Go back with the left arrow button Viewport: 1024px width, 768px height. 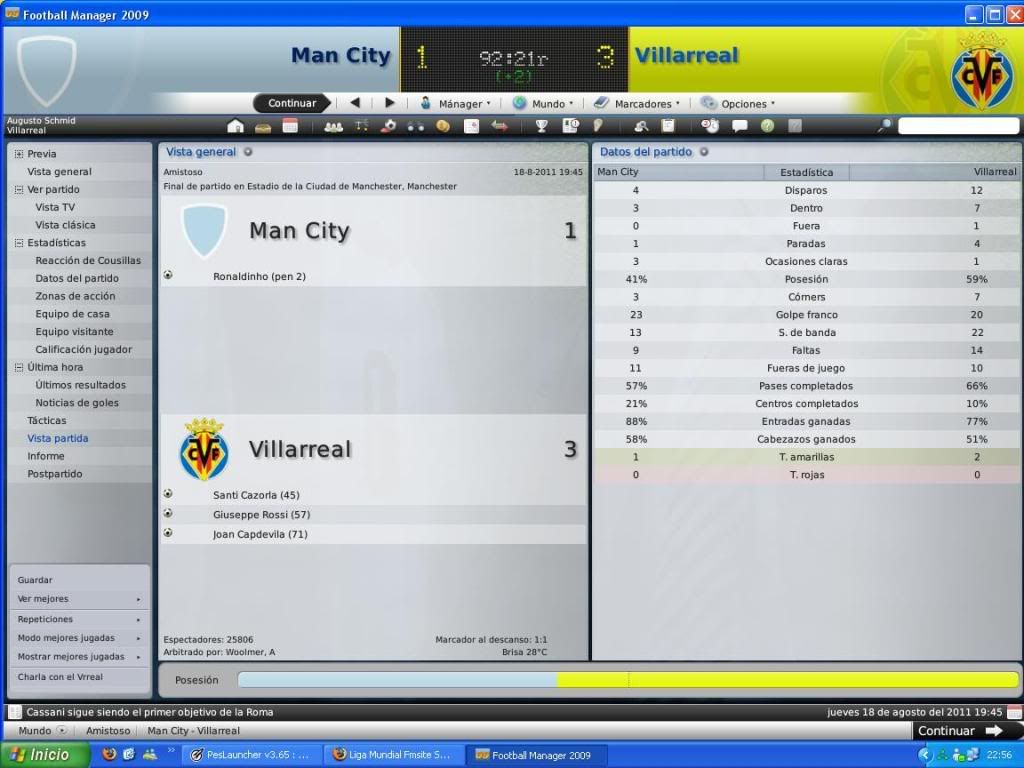(355, 103)
